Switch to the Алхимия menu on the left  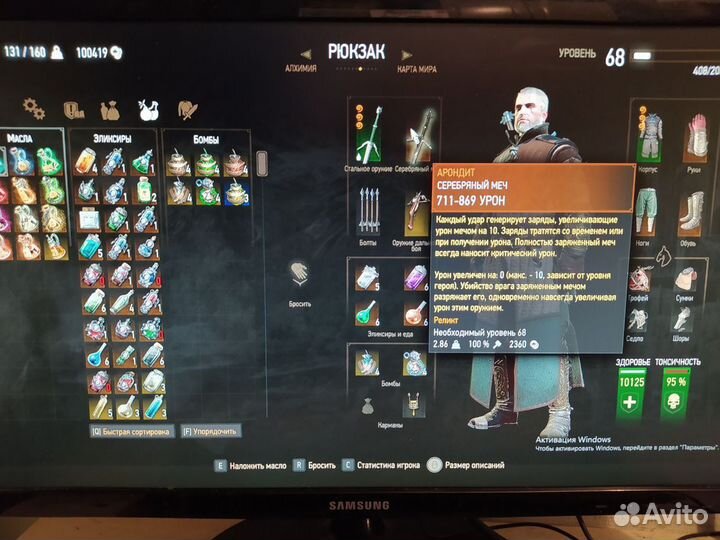point(300,68)
